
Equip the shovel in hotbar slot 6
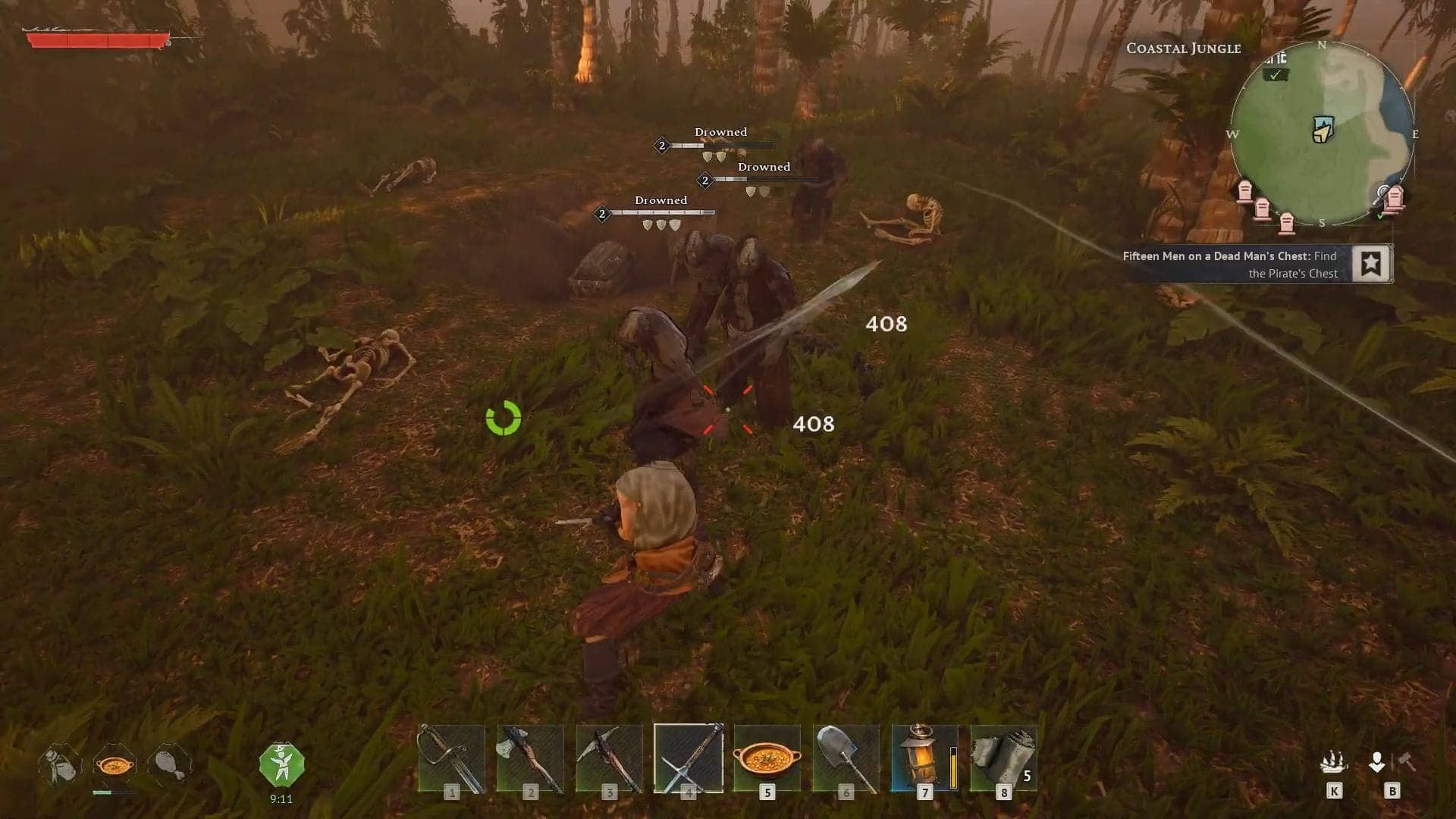coord(846,757)
